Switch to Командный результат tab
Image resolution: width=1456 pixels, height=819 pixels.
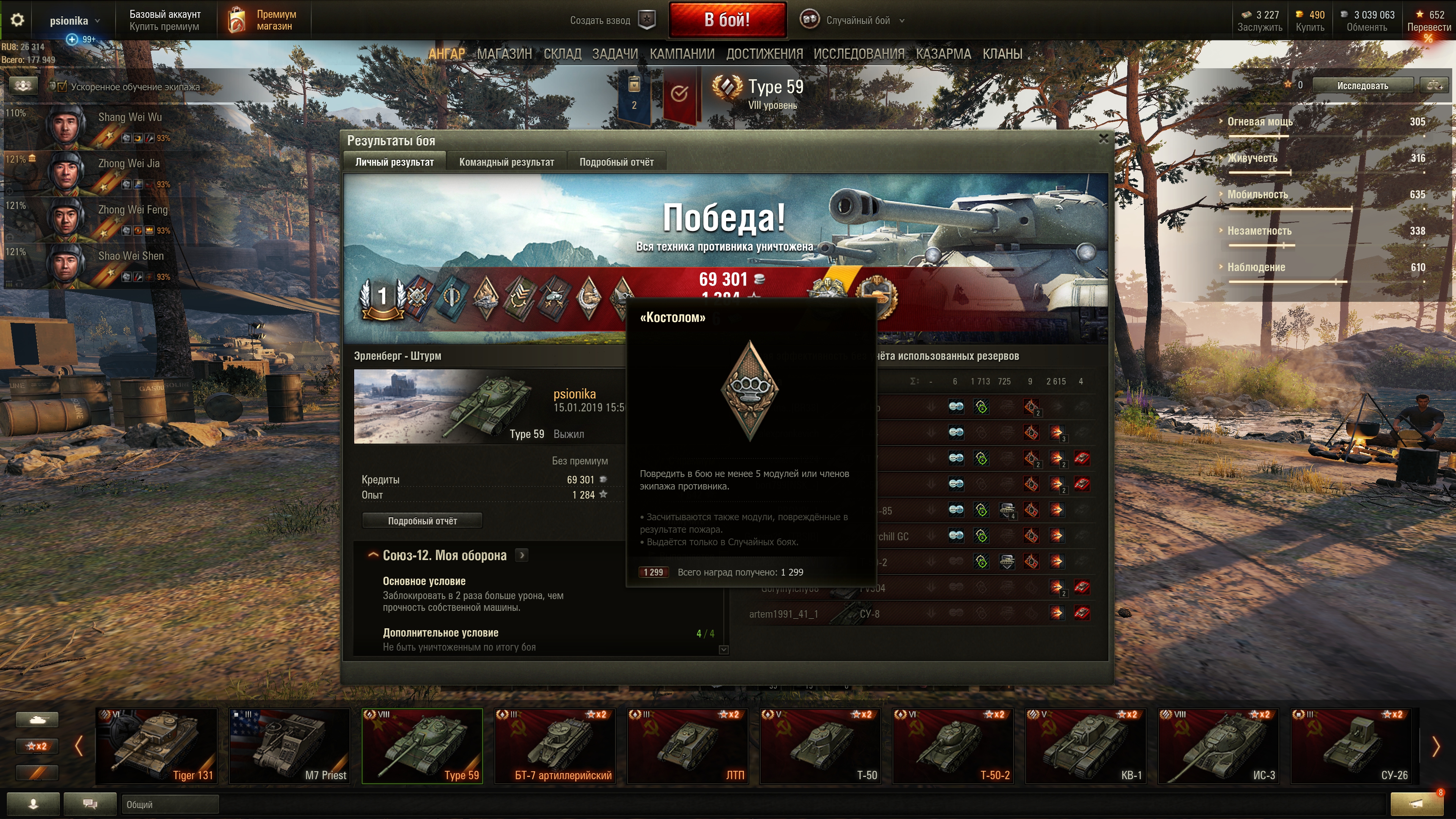(507, 162)
